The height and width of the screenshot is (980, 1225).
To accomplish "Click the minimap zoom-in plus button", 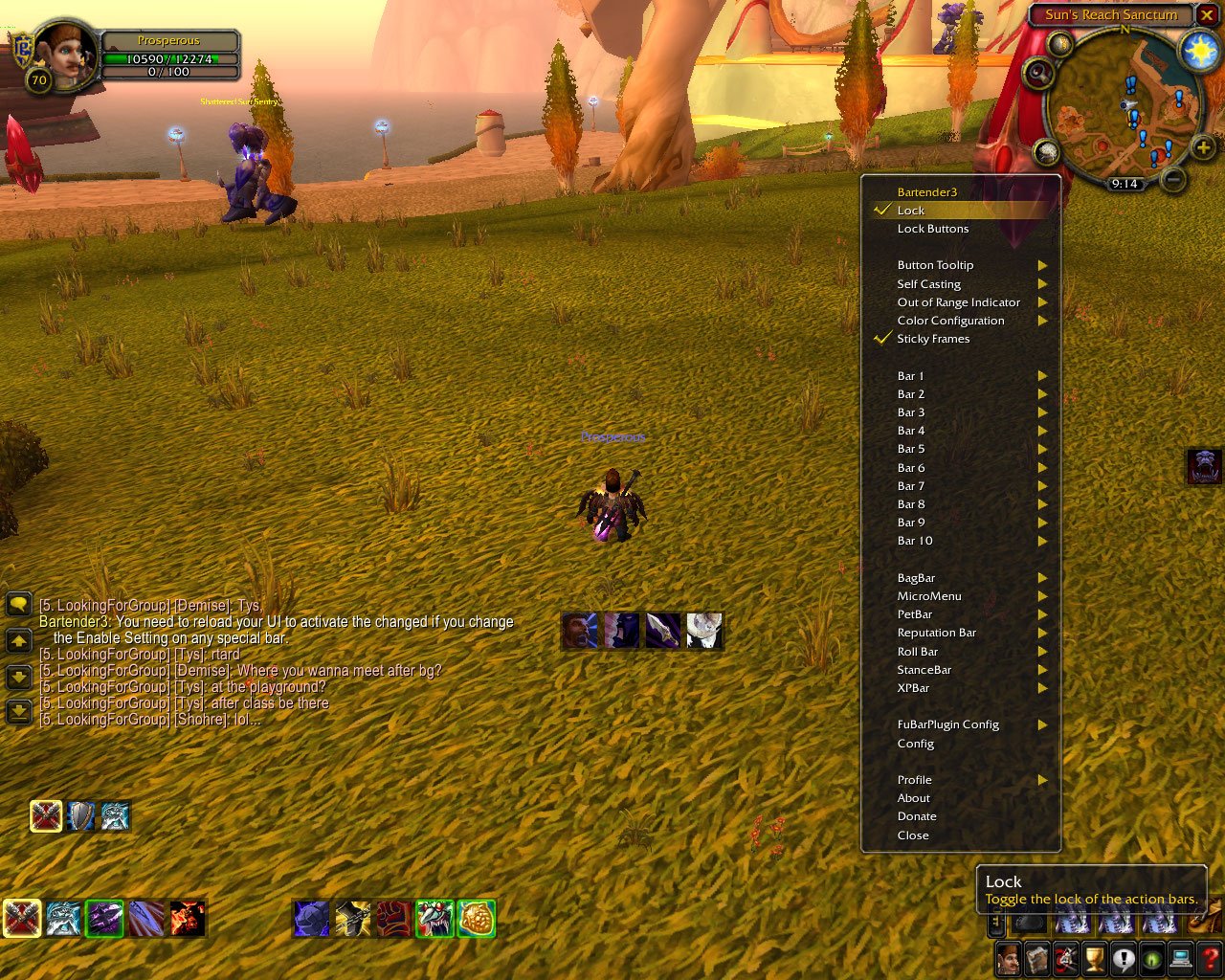I will (x=1203, y=147).
